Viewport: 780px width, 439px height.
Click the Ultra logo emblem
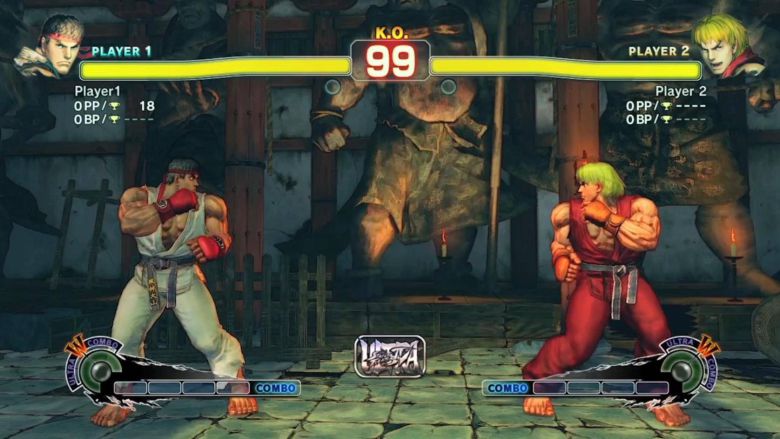coord(390,356)
